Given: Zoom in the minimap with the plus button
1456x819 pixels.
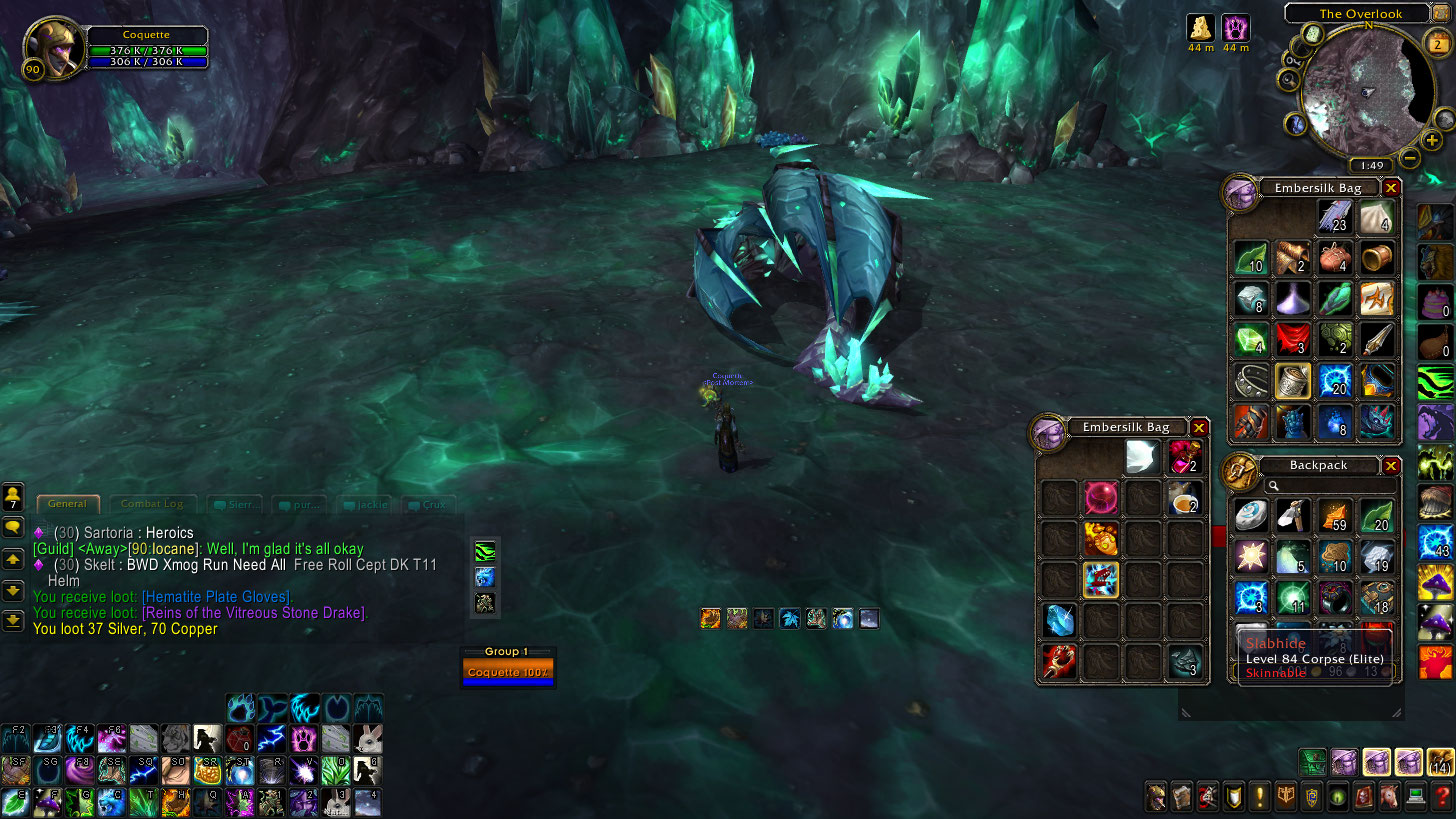Looking at the screenshot, I should click(1432, 141).
